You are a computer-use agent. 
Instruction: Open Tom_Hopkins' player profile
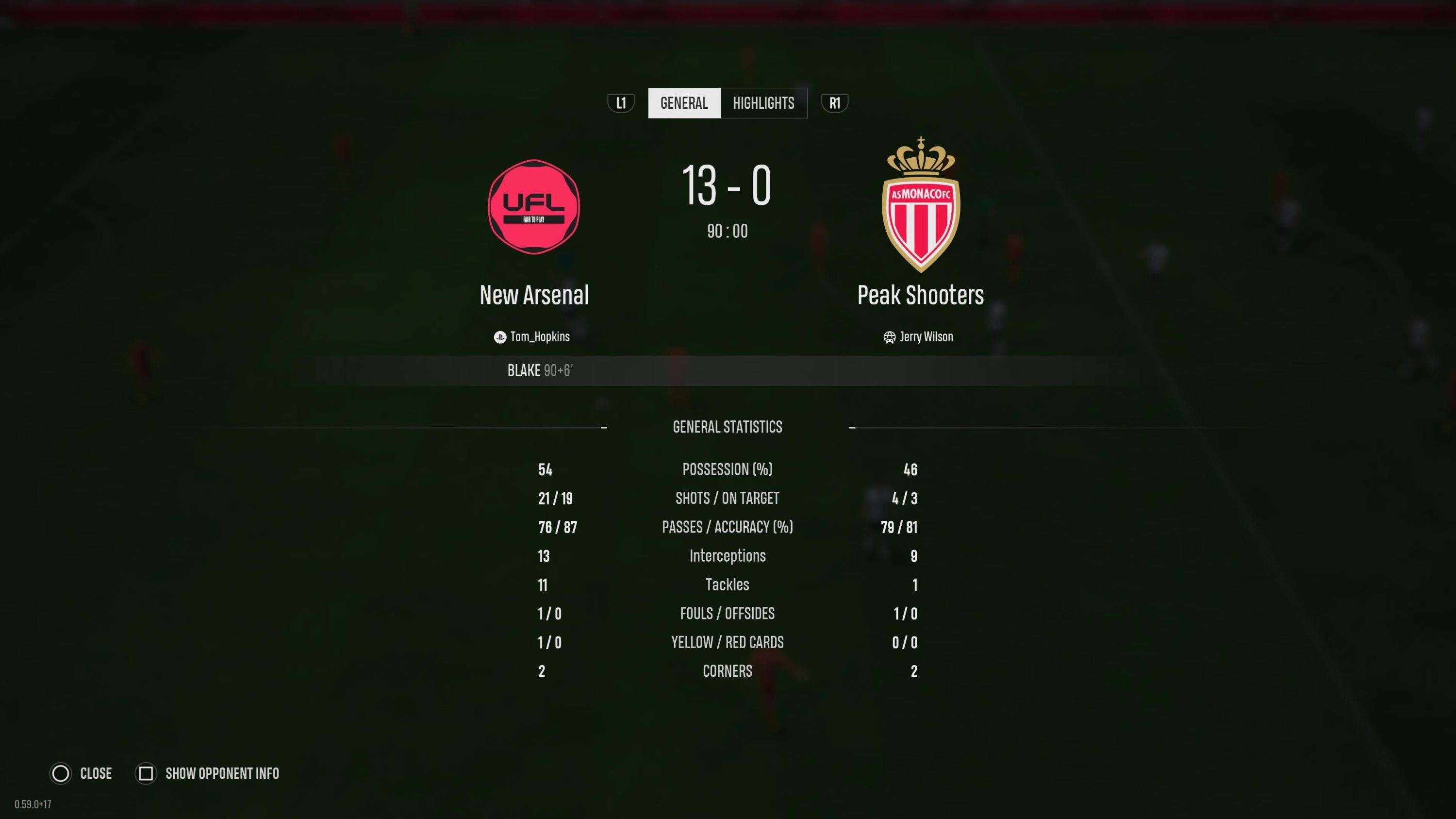[539, 337]
